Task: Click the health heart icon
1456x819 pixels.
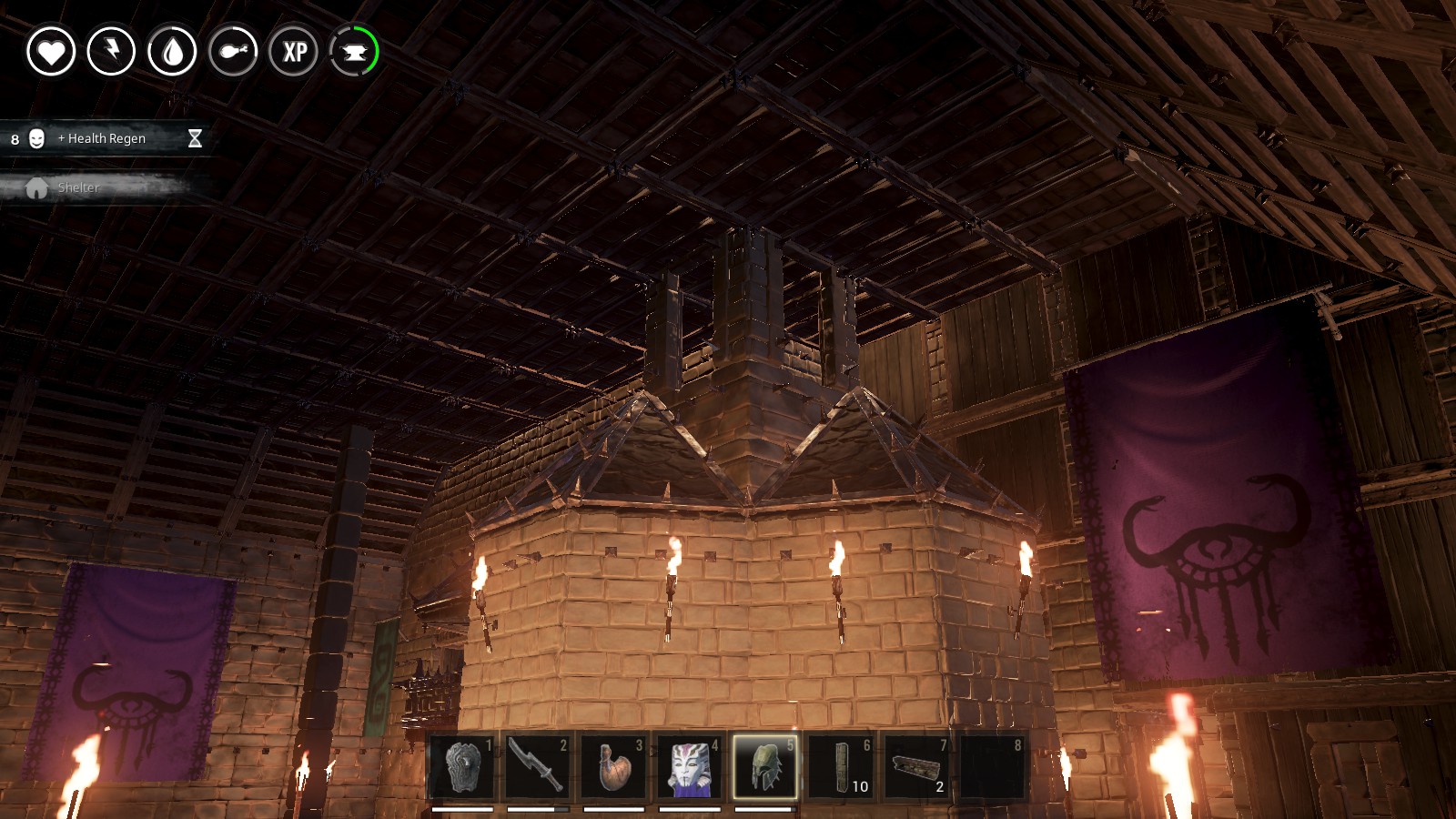Action: click(x=53, y=52)
